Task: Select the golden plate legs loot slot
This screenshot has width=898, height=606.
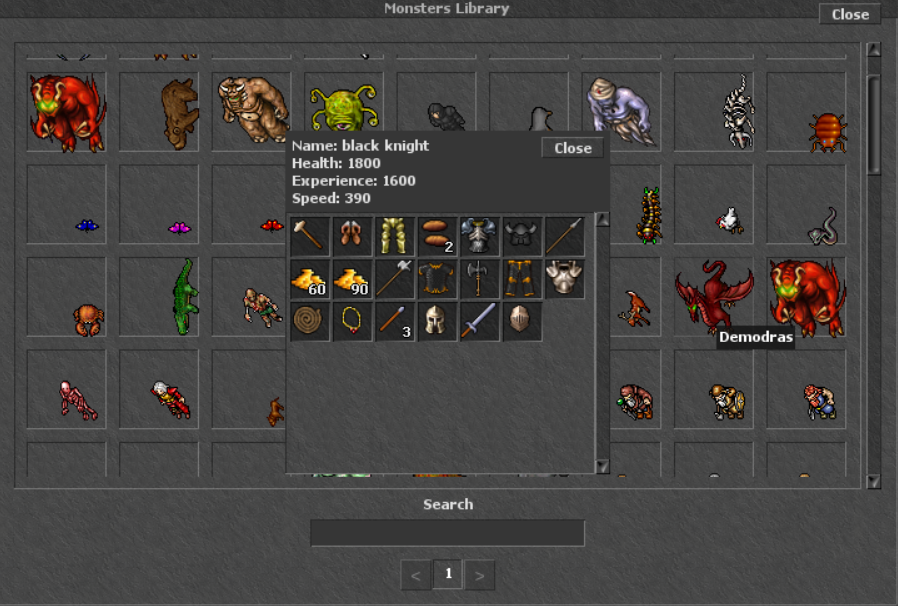Action: point(395,237)
